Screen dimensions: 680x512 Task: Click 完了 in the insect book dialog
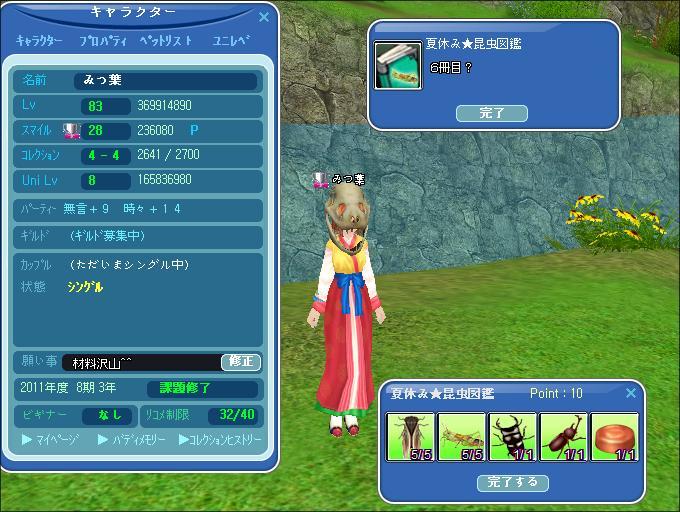(491, 113)
